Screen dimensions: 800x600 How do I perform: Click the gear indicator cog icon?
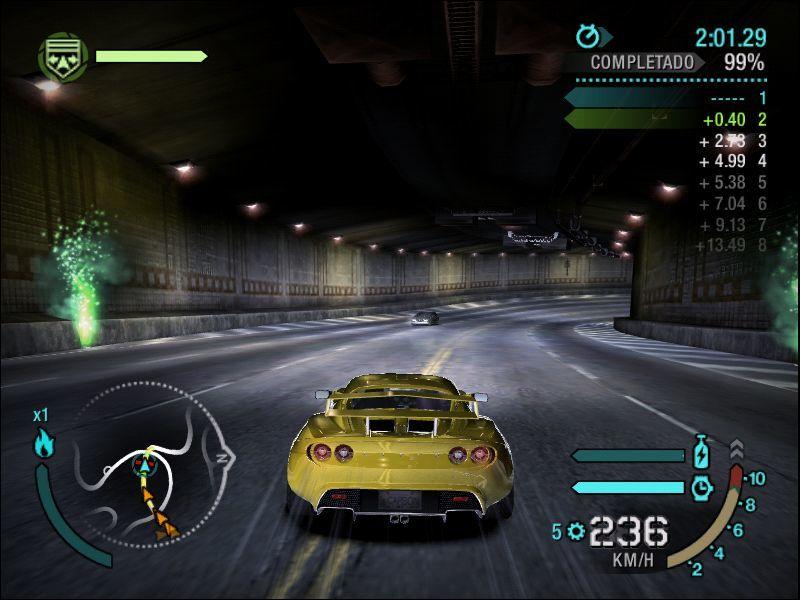(x=575, y=531)
